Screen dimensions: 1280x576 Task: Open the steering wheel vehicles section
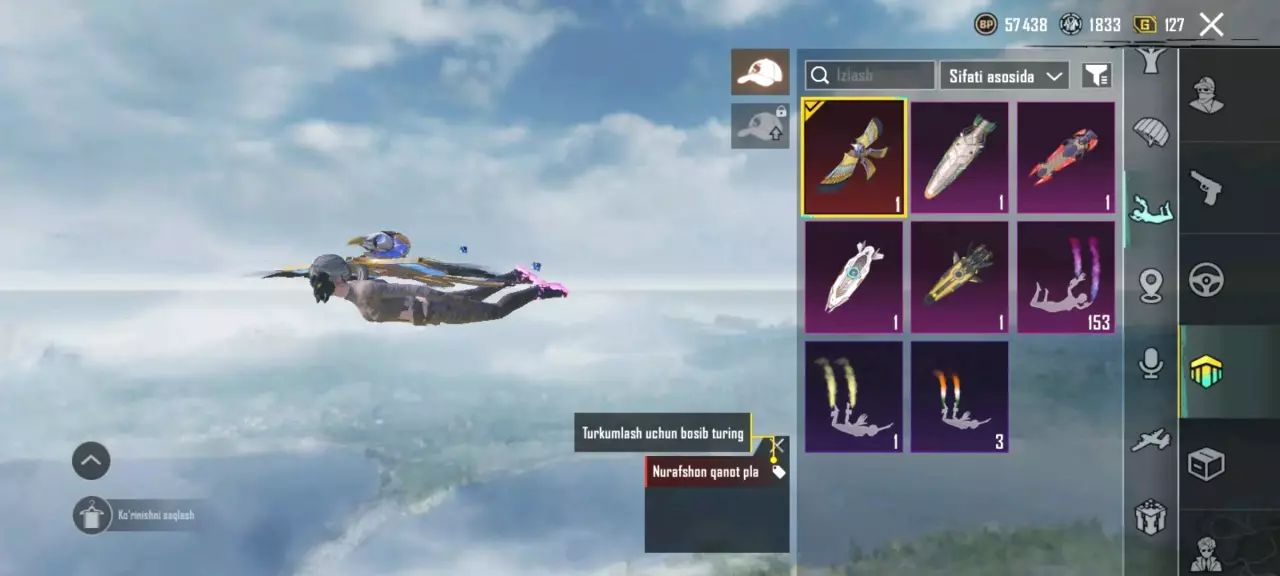[1207, 280]
